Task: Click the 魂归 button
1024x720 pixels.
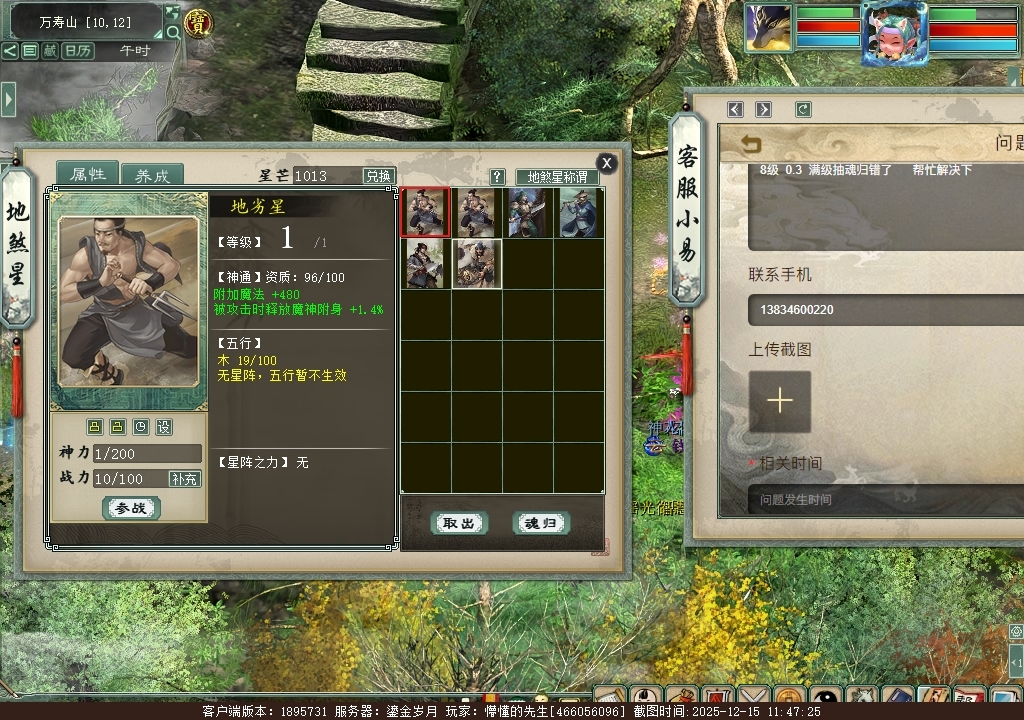Action: click(x=541, y=523)
